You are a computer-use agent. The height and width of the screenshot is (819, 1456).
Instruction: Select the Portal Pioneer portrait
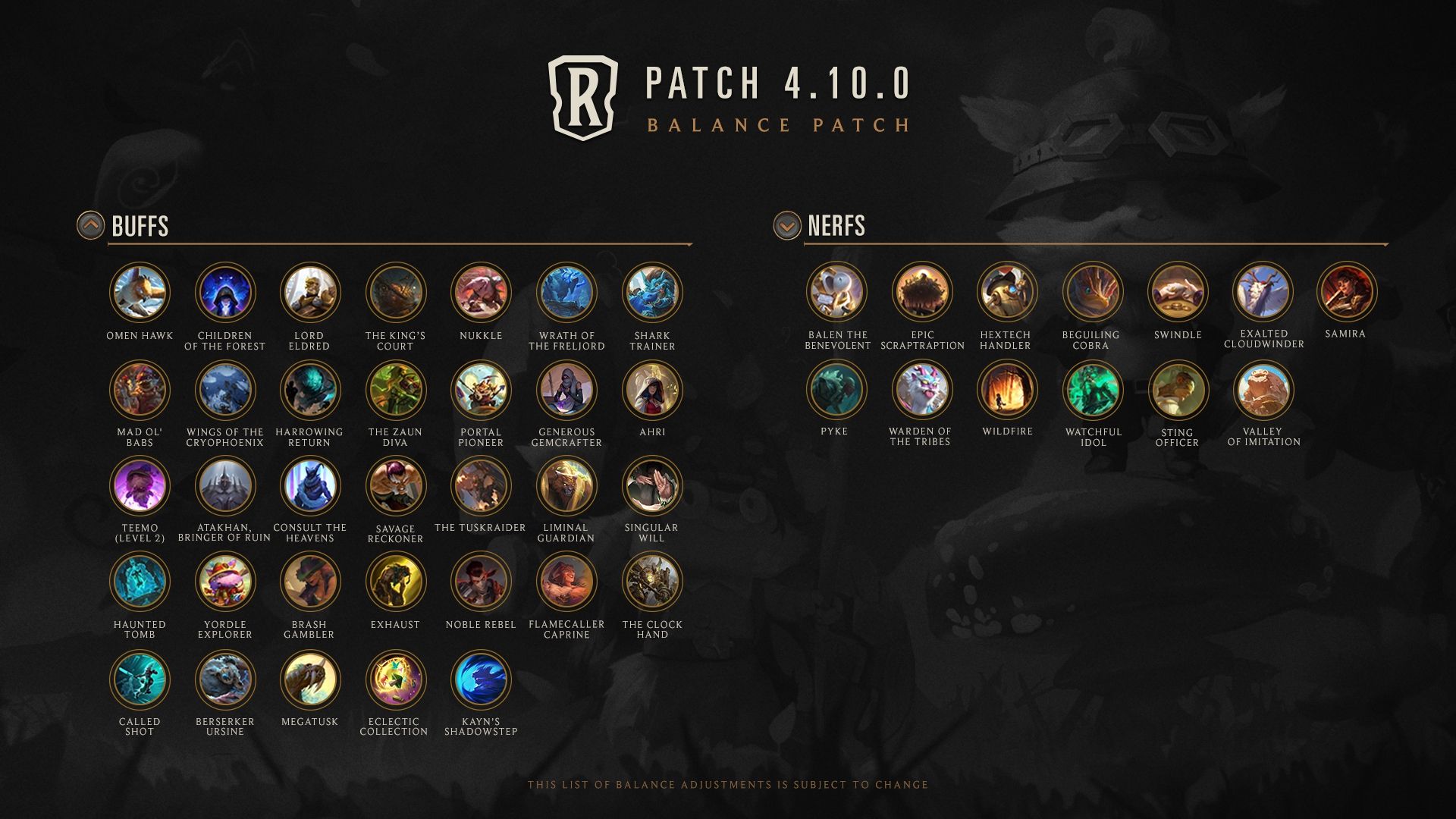(x=481, y=390)
